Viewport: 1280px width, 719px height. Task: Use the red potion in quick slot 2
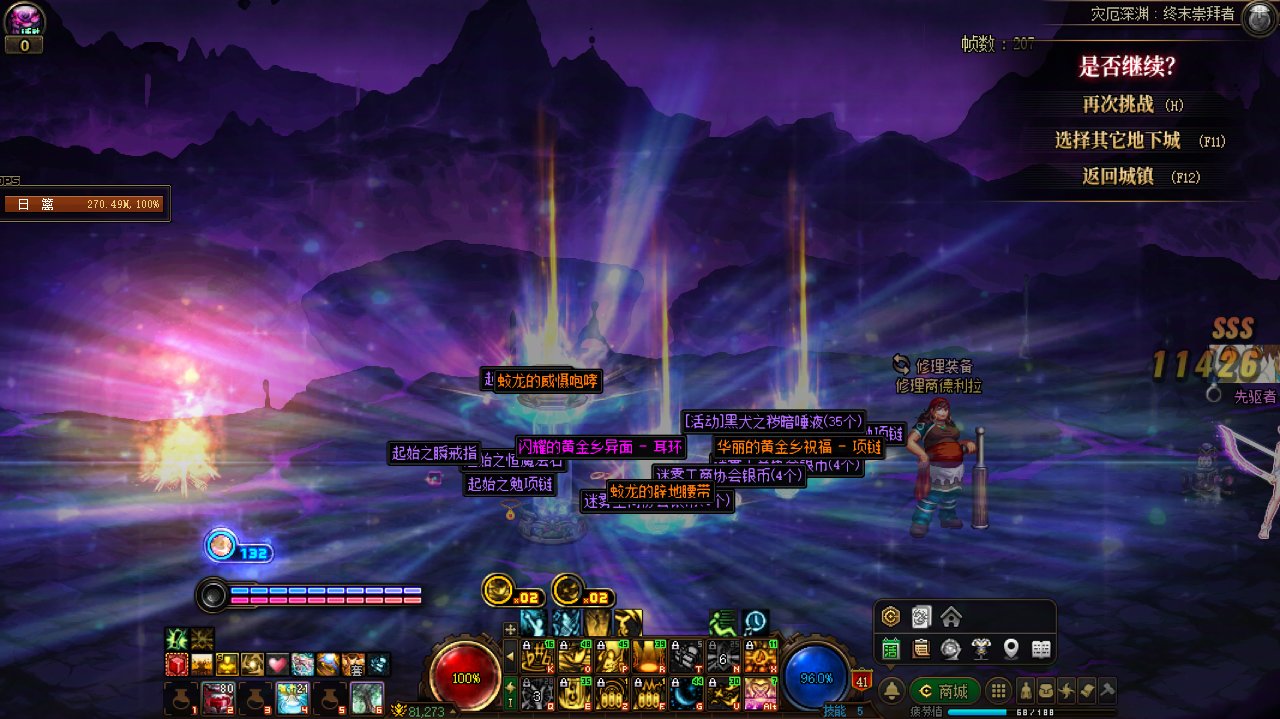218,697
